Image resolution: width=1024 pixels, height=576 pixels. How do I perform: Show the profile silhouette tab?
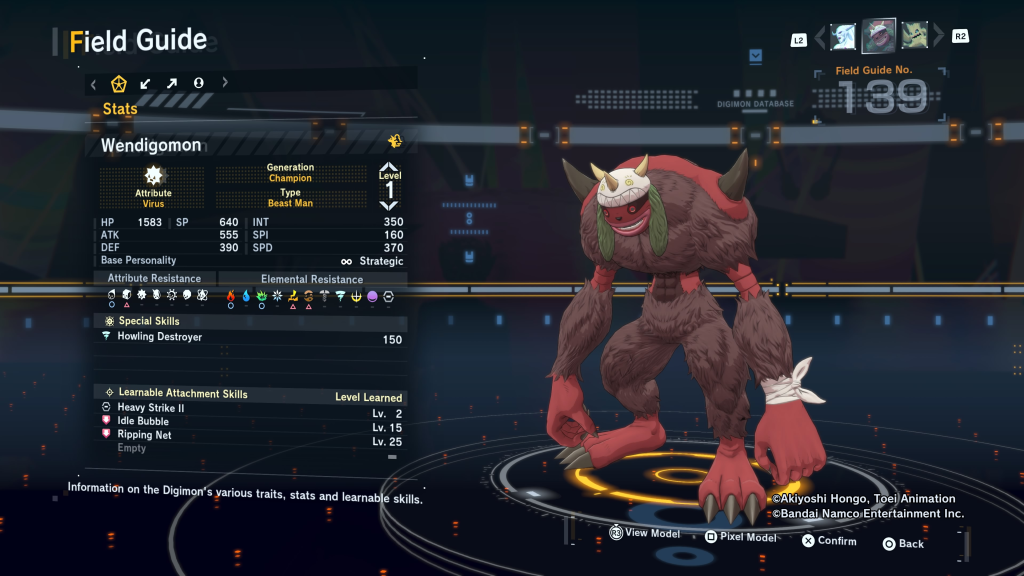pos(198,83)
